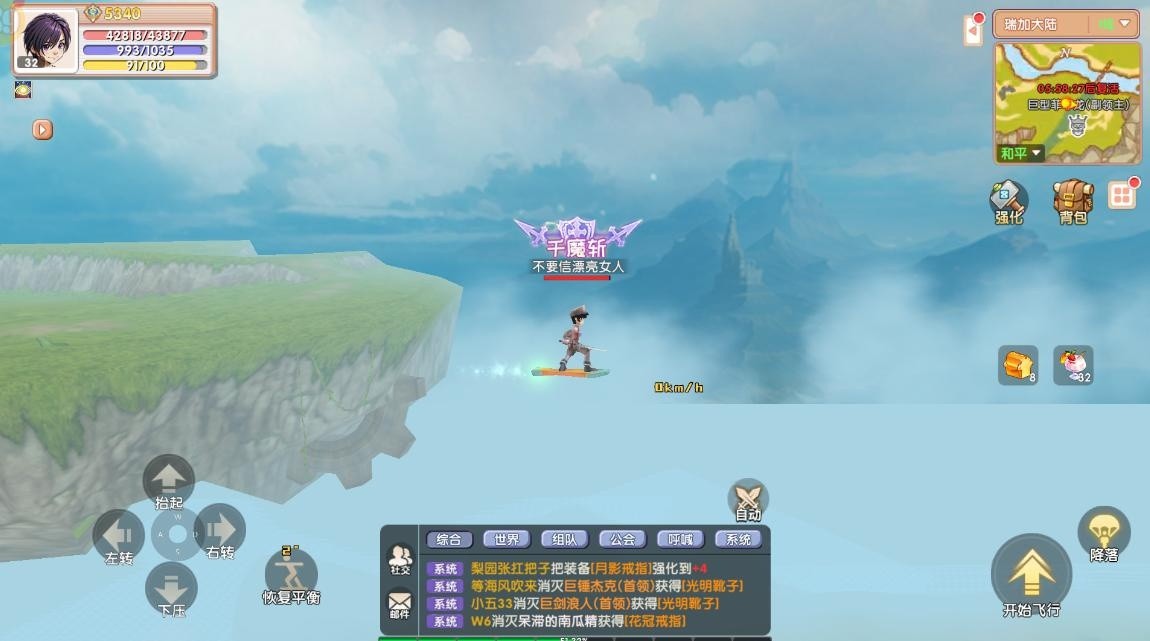
Task: Switch to the 世界 chat tab
Action: (x=507, y=539)
